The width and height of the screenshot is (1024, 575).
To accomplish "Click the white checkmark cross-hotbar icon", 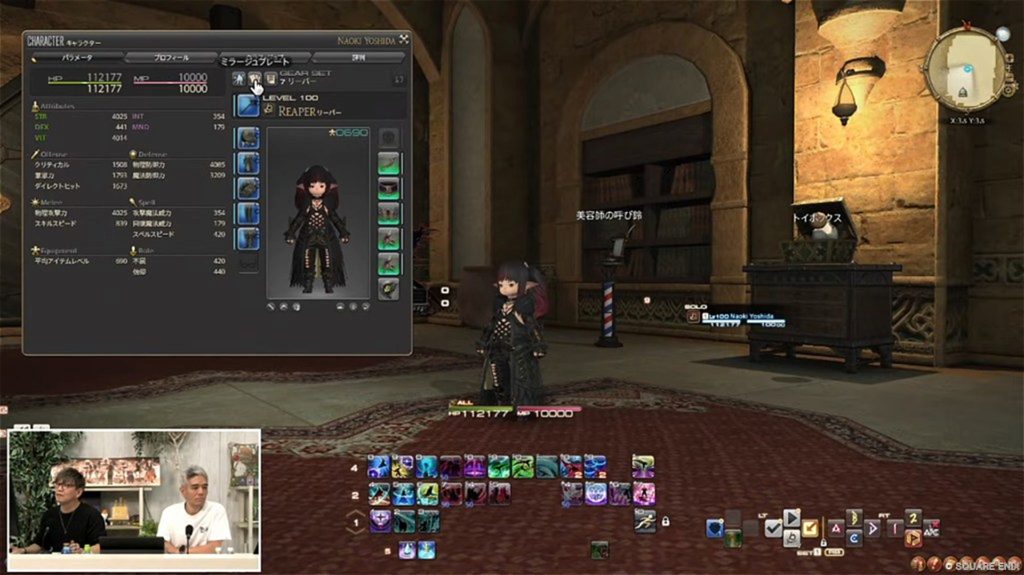I will tap(772, 528).
